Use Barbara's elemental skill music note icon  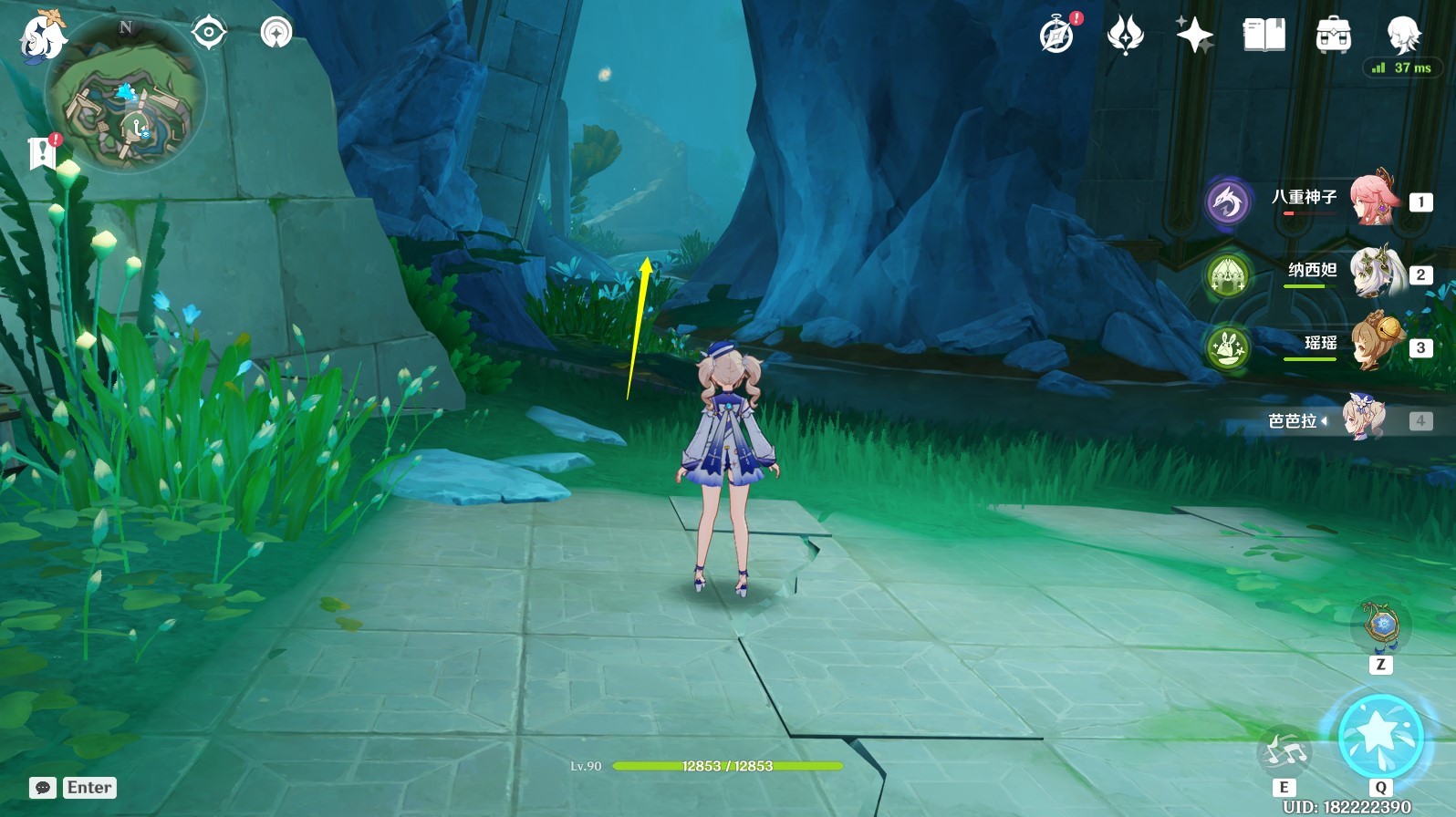1284,752
